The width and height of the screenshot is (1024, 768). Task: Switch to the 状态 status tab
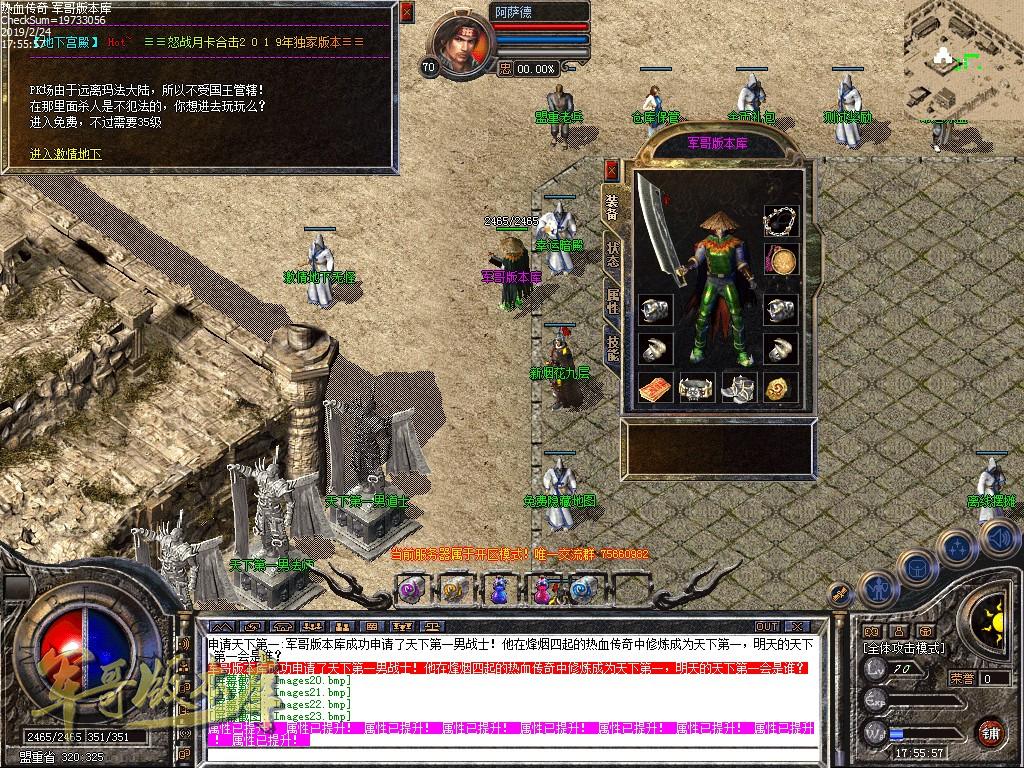(612, 252)
